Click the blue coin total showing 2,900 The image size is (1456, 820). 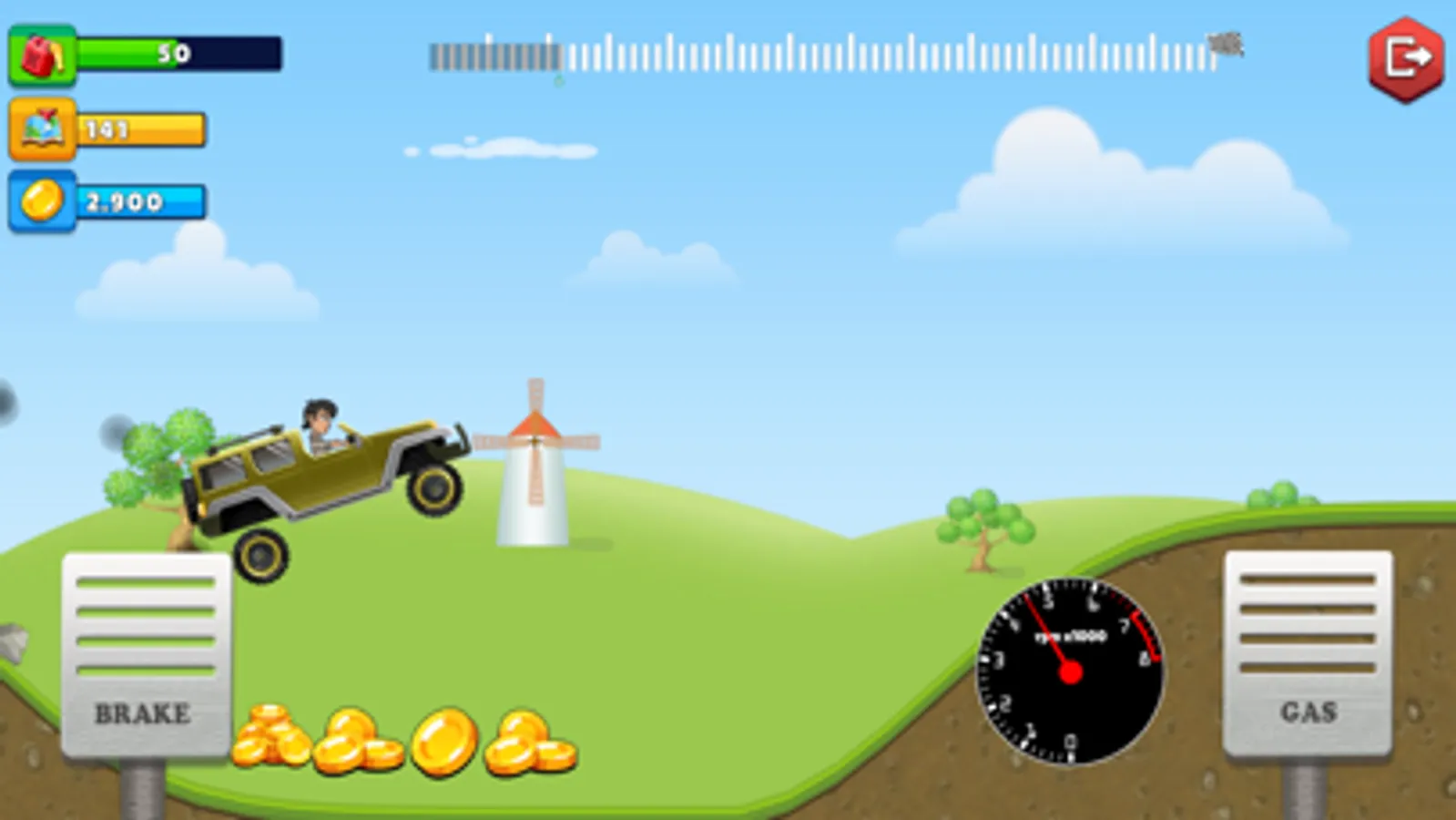click(141, 202)
